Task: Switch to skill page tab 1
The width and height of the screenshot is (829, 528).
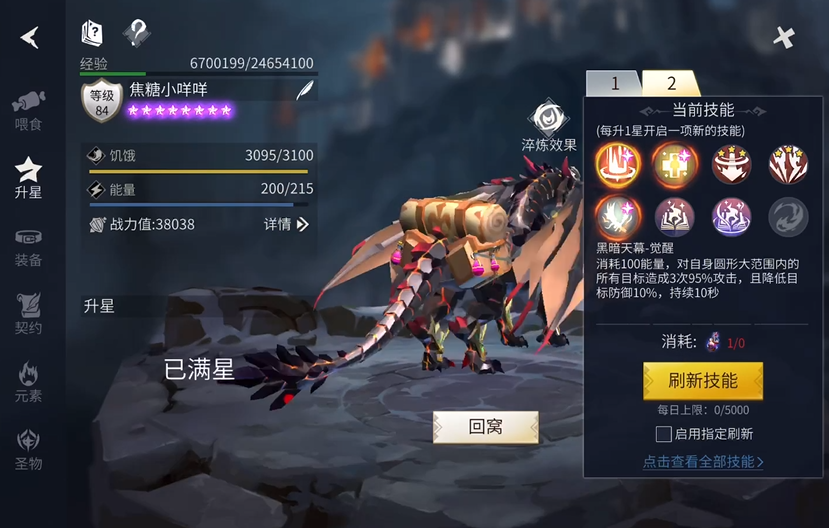Action: 614,83
